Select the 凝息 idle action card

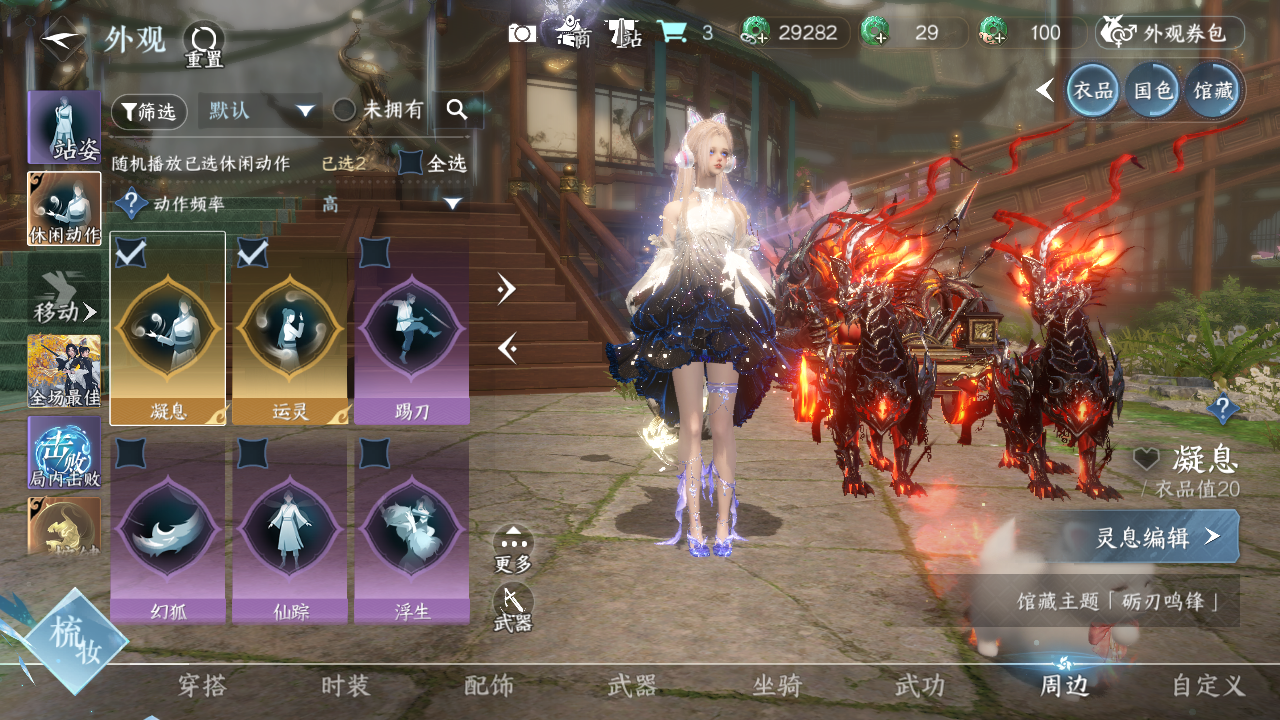point(167,328)
